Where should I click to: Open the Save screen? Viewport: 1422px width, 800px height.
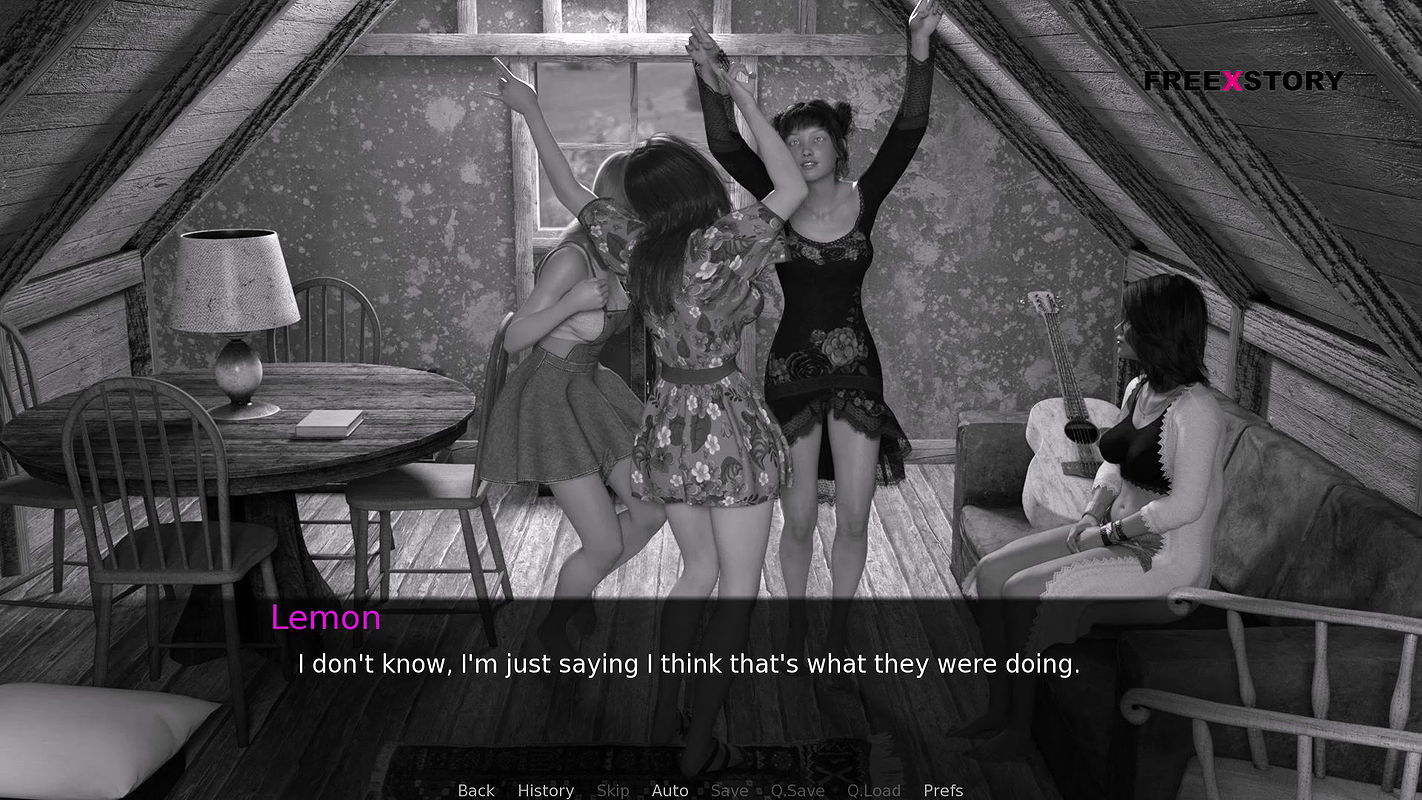729,790
